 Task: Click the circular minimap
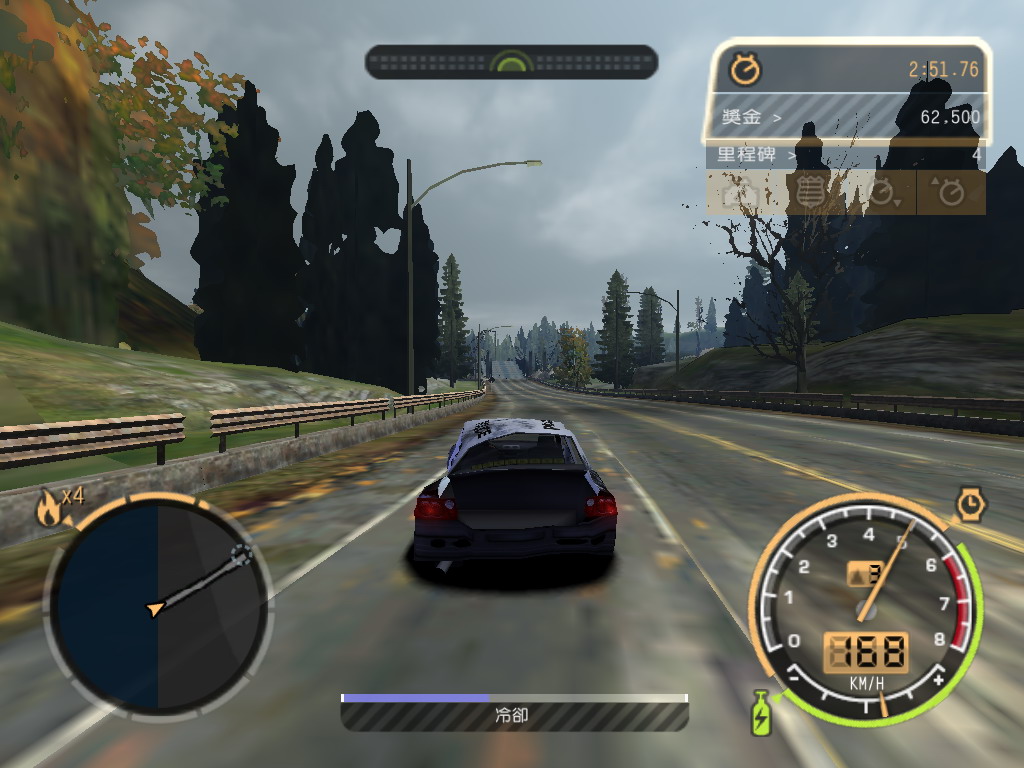[x=157, y=605]
